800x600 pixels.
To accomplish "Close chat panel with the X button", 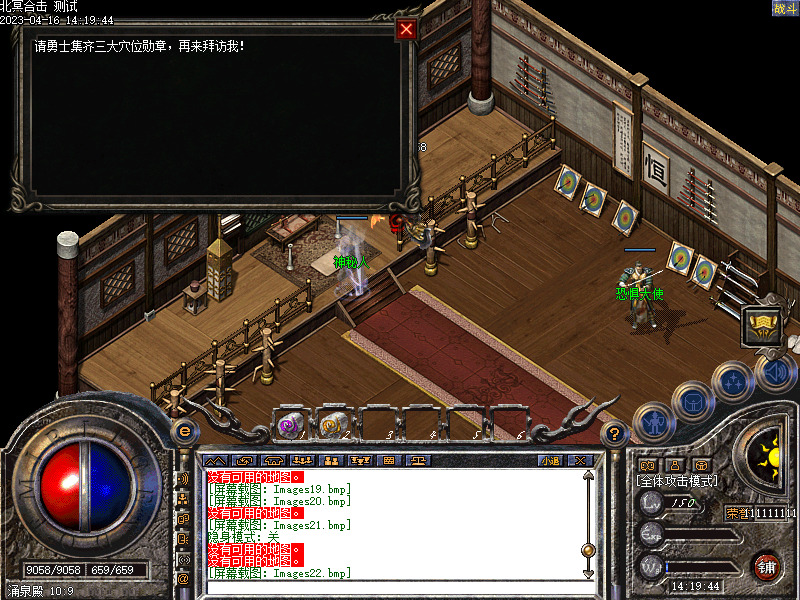I will point(582,461).
